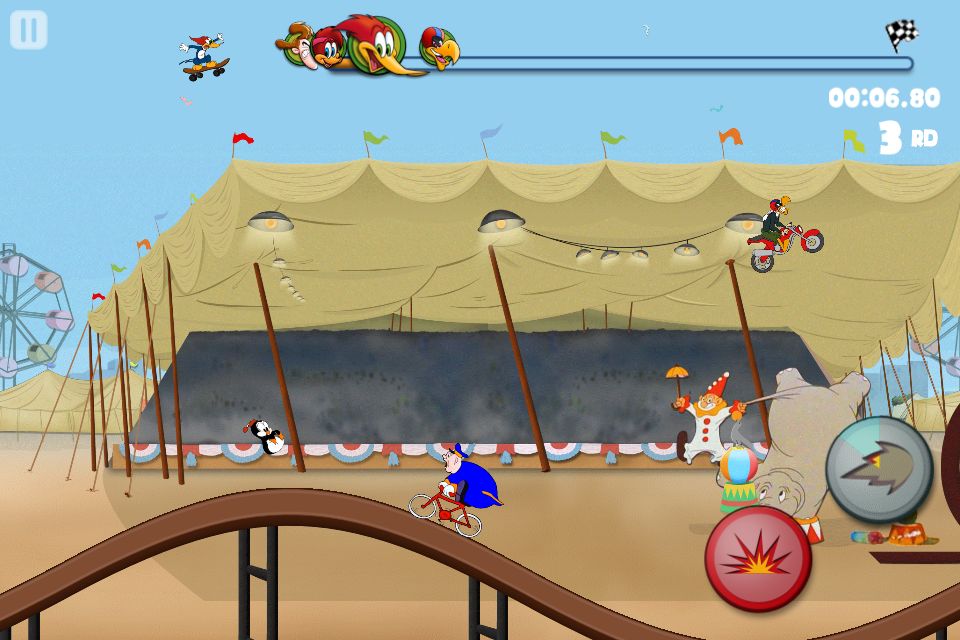Activate the grey speed boost button

tap(878, 469)
